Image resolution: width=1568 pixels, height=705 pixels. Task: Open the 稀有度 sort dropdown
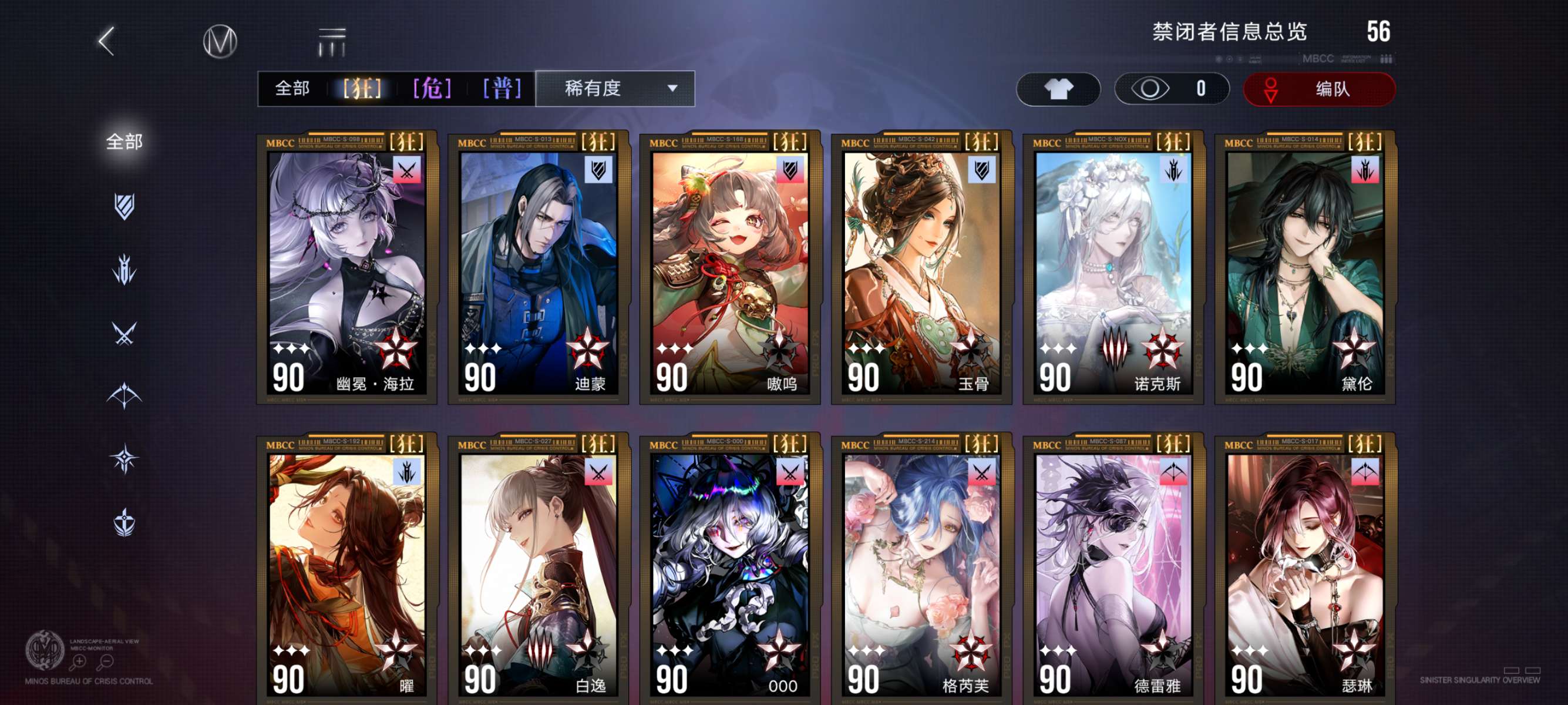click(615, 89)
